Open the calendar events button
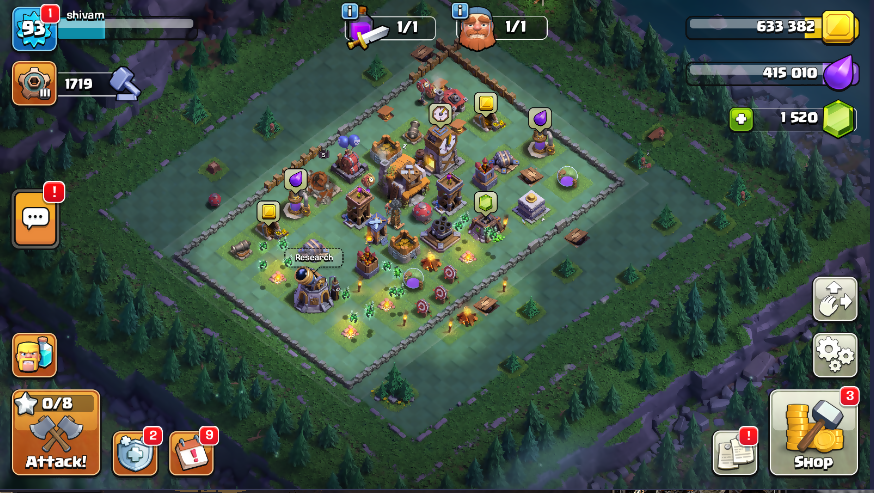Image resolution: width=874 pixels, height=493 pixels. click(x=191, y=454)
